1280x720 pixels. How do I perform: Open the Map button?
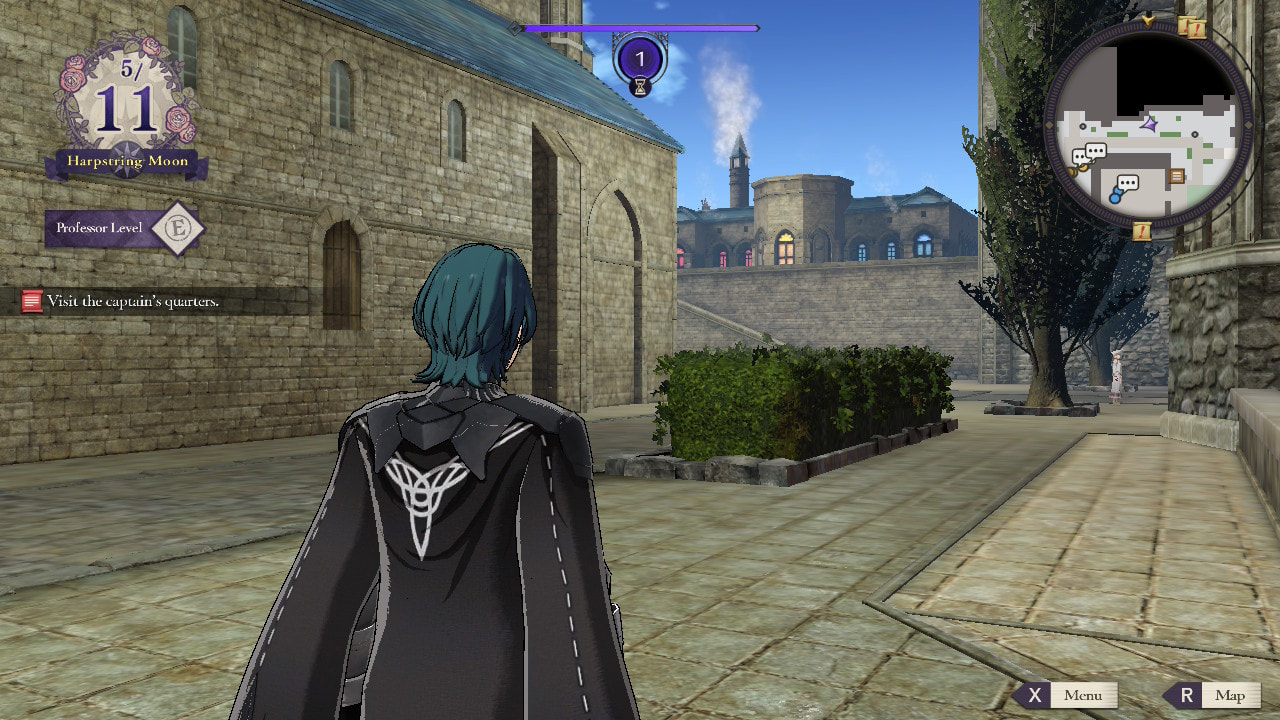click(1213, 695)
